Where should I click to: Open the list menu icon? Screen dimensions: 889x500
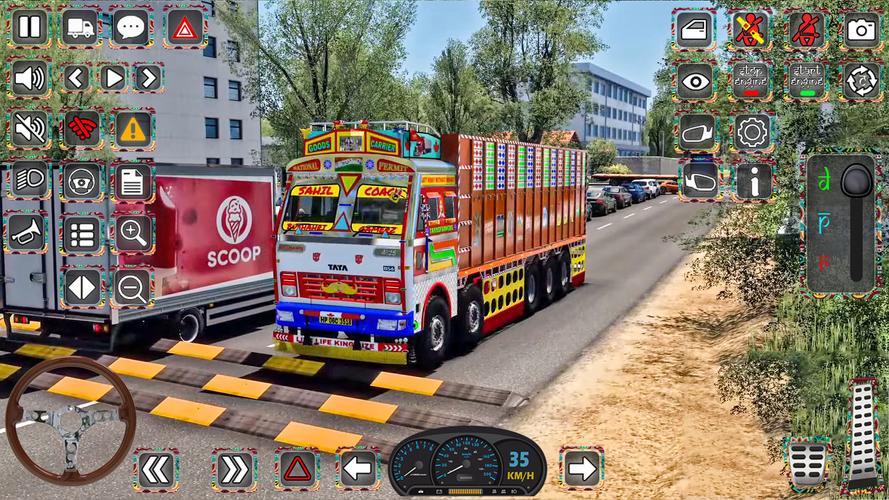pyautogui.click(x=82, y=234)
